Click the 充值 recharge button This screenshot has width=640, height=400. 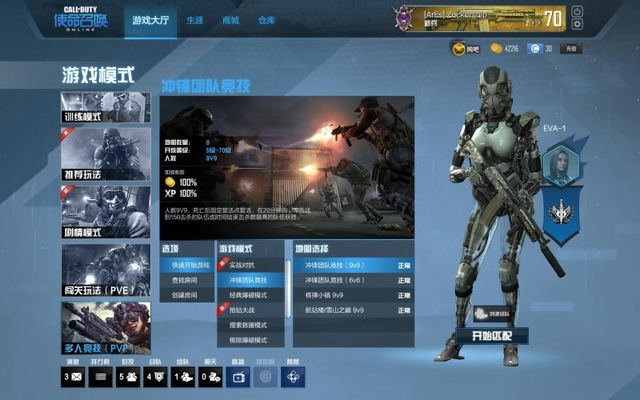pos(571,48)
